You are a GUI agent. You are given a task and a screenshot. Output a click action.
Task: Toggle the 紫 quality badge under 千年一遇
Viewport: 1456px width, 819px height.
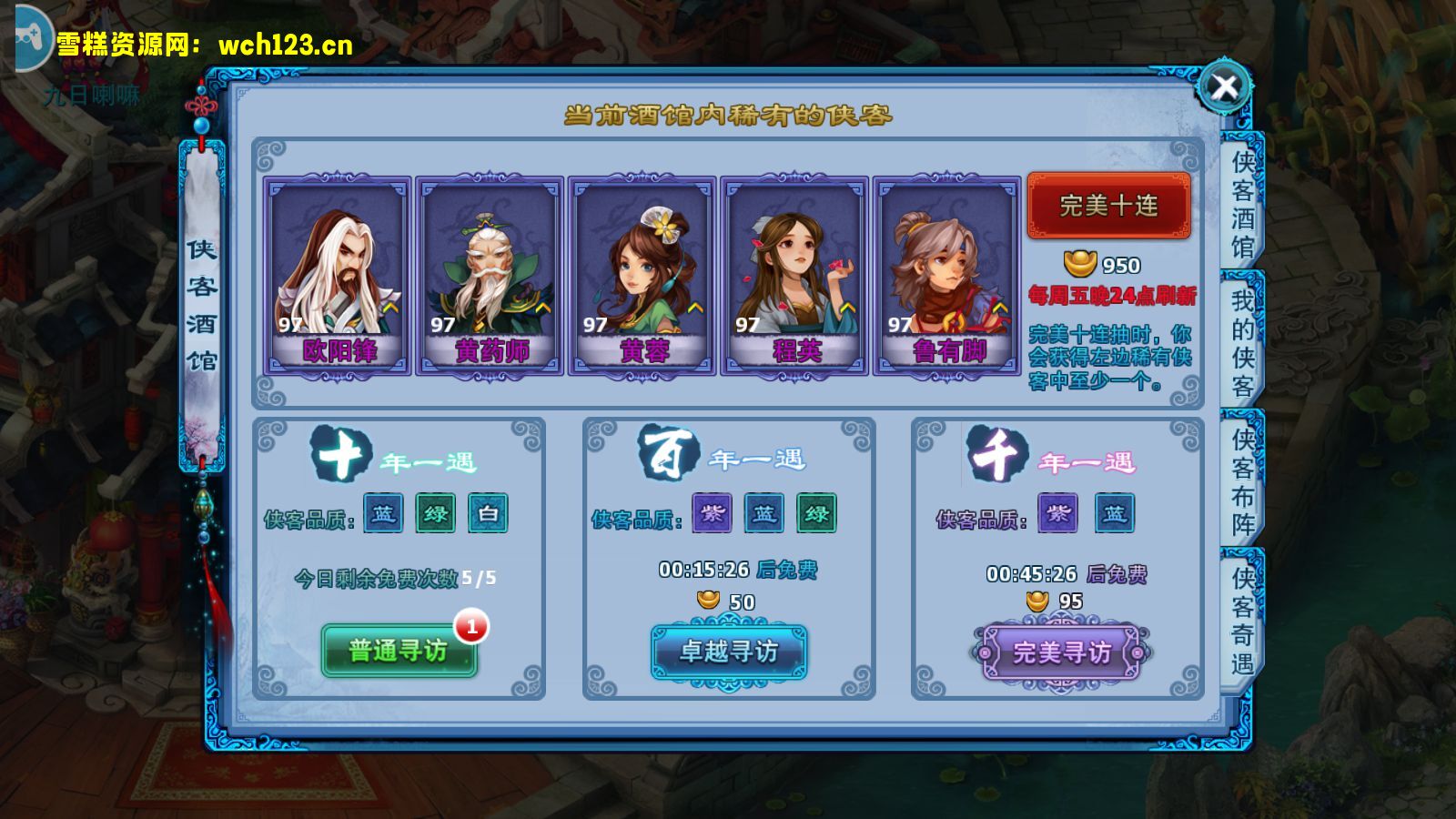1058,514
